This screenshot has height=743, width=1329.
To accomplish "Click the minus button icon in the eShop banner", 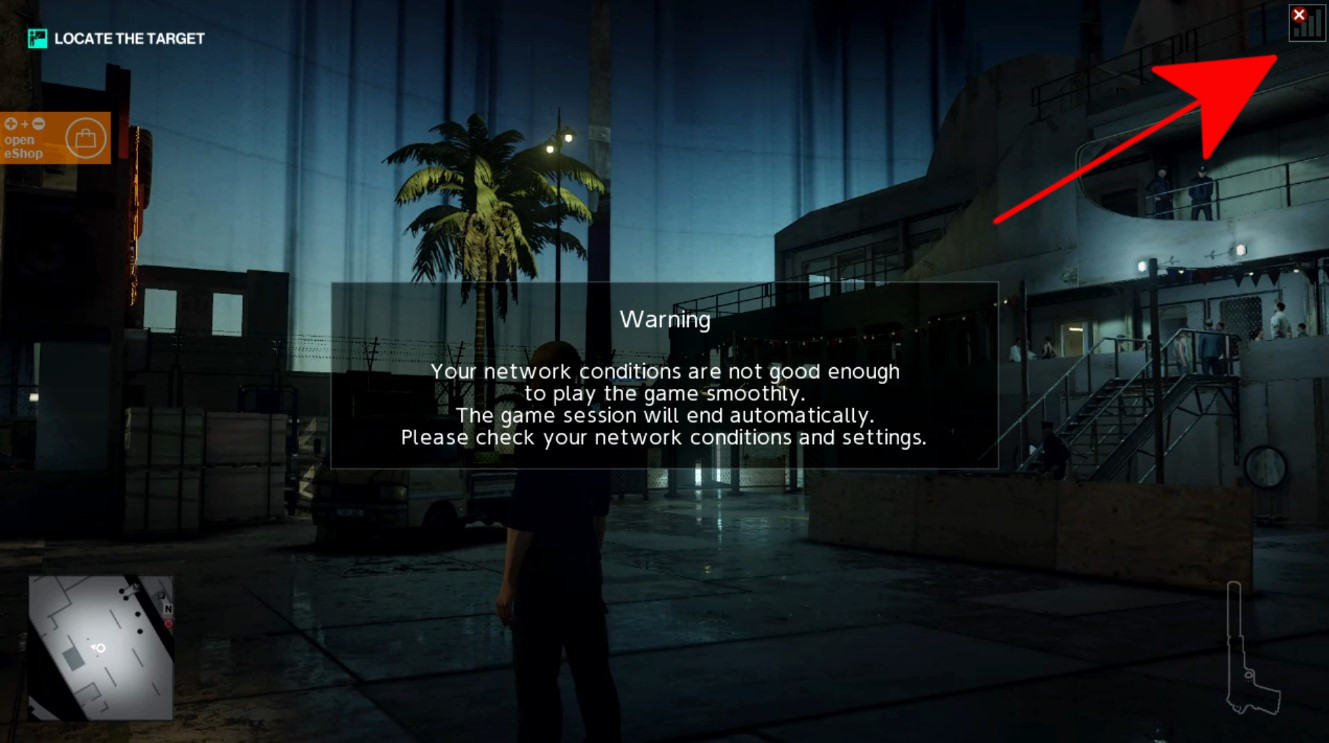I will point(39,124).
